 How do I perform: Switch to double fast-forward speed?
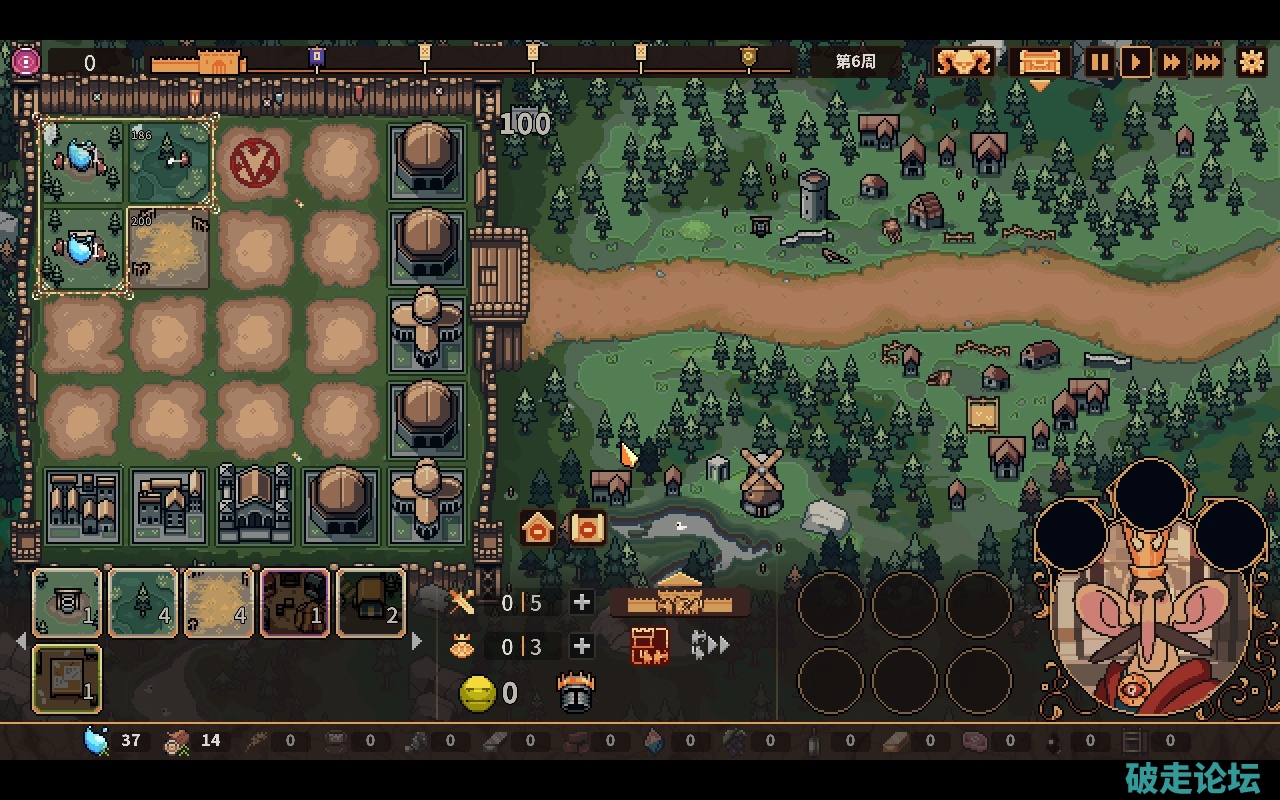[x=1171, y=63]
